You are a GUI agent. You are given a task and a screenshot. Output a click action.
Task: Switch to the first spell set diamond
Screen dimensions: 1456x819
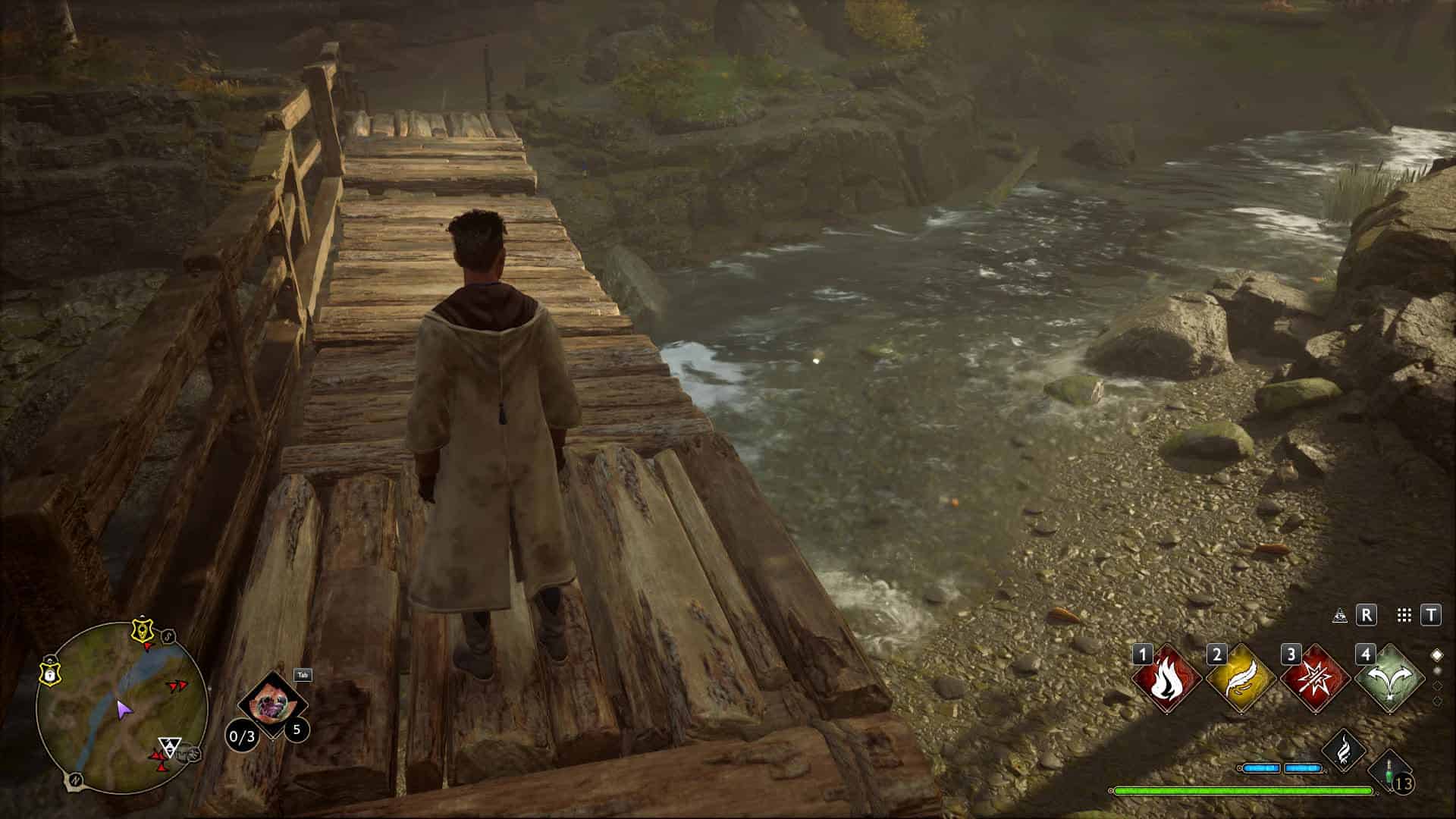click(x=1436, y=654)
